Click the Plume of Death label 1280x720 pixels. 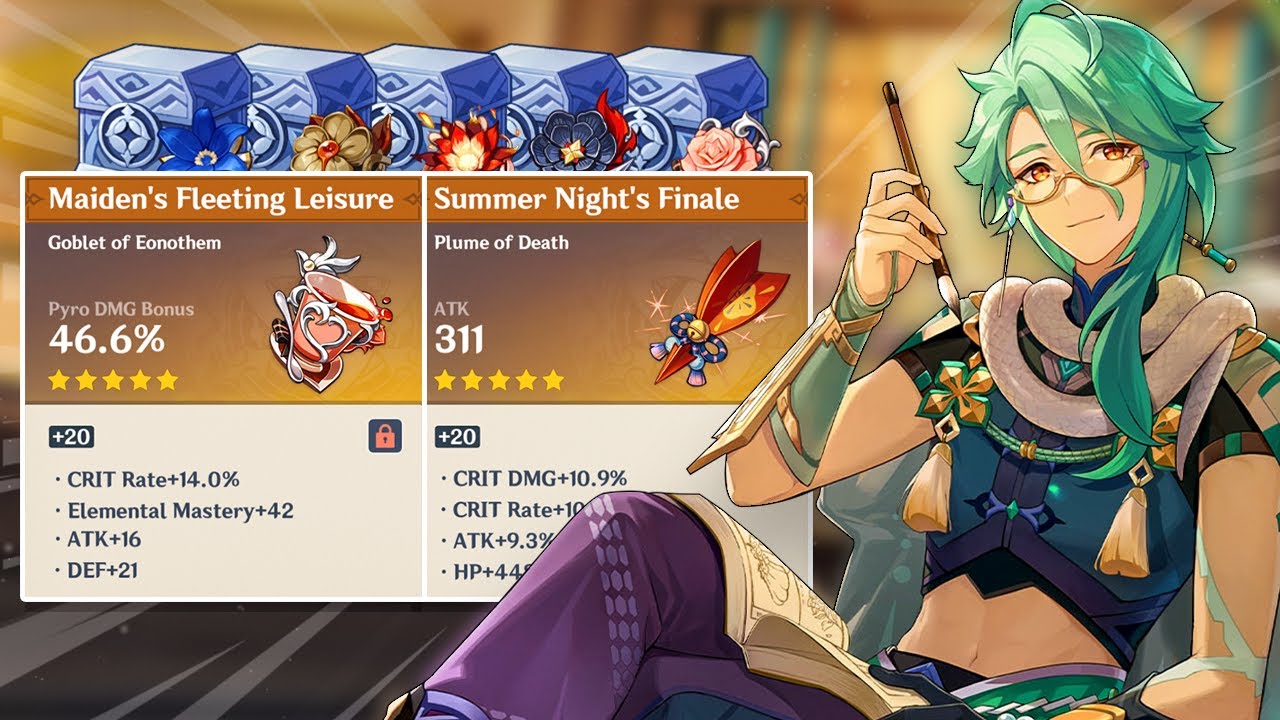[x=502, y=242]
